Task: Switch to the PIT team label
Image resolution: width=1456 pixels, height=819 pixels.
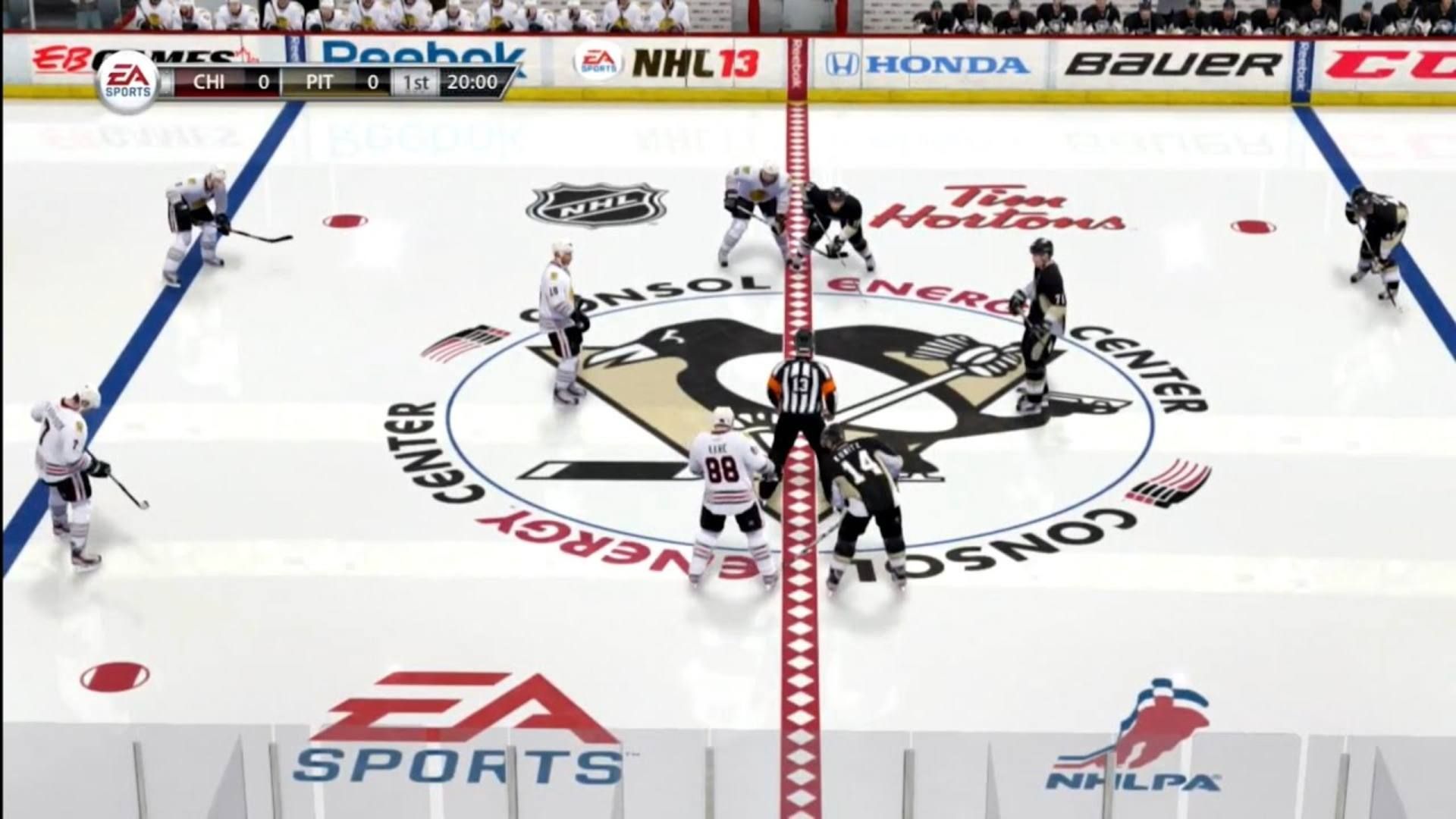Action: pyautogui.click(x=318, y=83)
